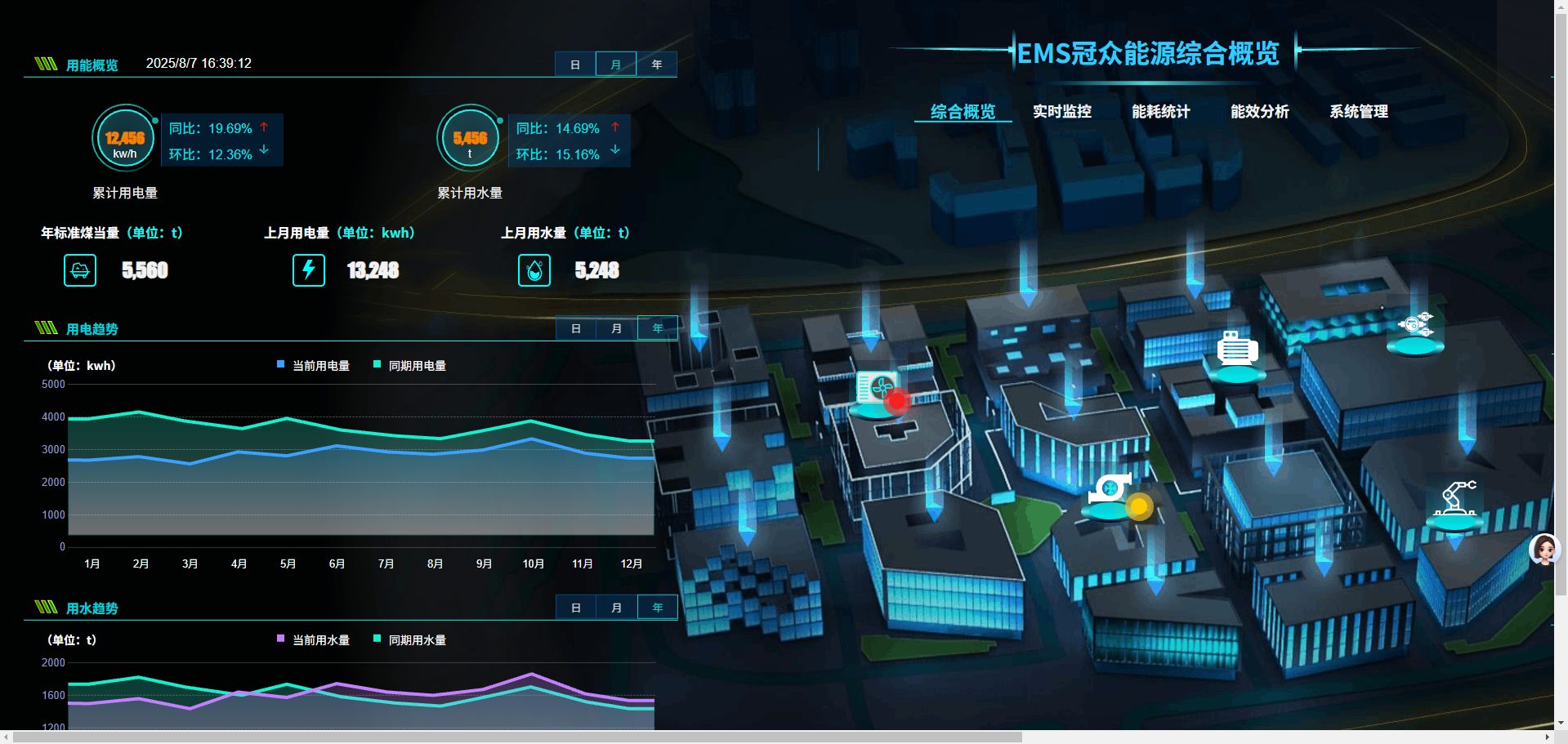This screenshot has height=744, width=1568.
Task: Select the 能效分析 navigation tab
Action: [1259, 112]
